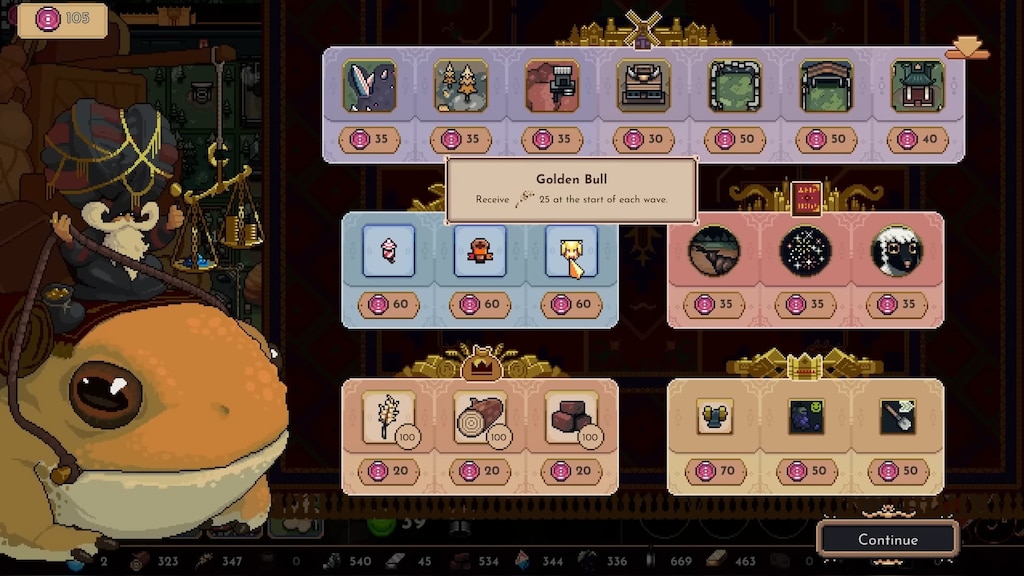
Task: Choose the arched gate grass tile
Action: point(826,86)
